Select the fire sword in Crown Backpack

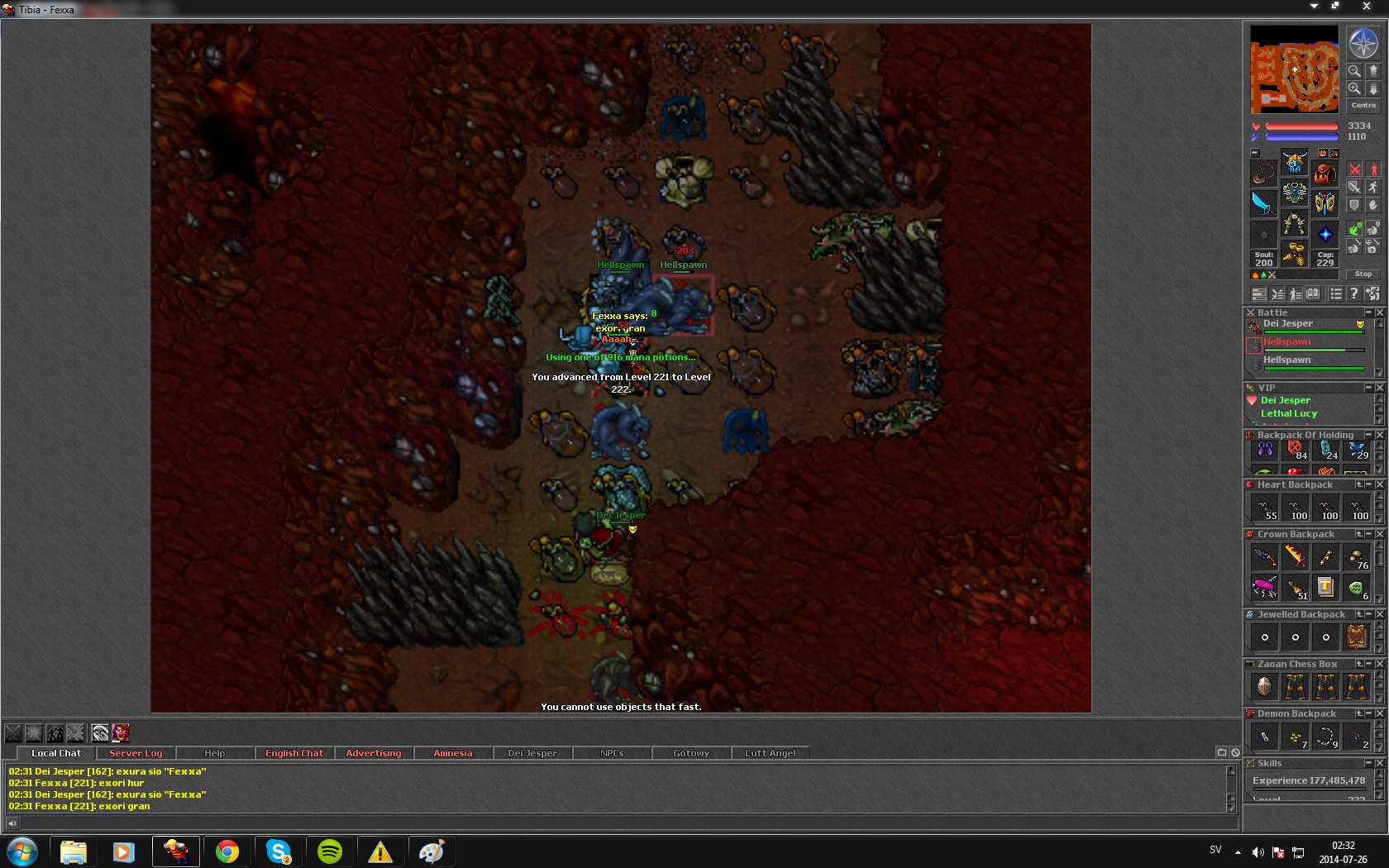click(1296, 557)
